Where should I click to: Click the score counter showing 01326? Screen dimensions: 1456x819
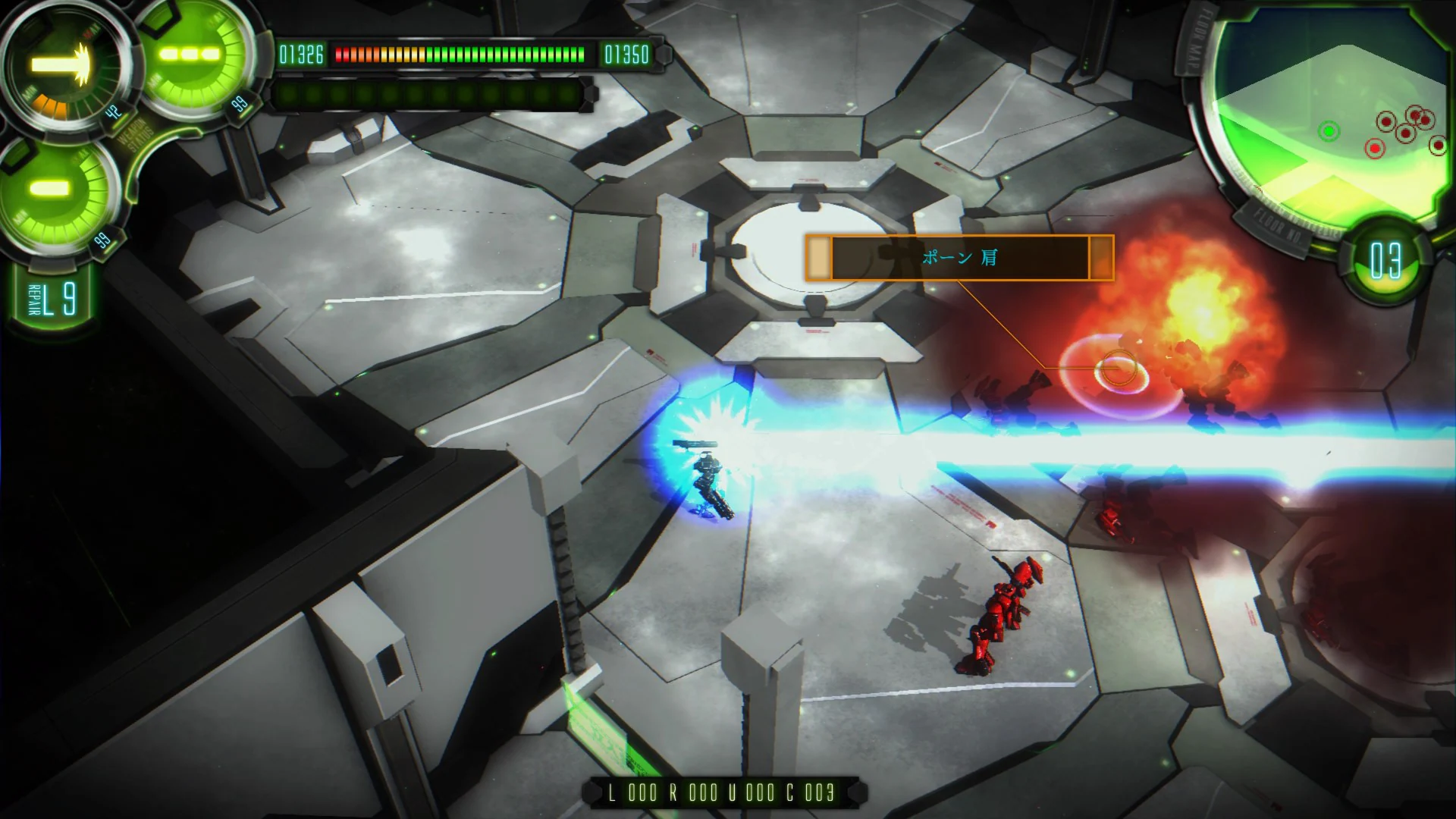pos(302,54)
